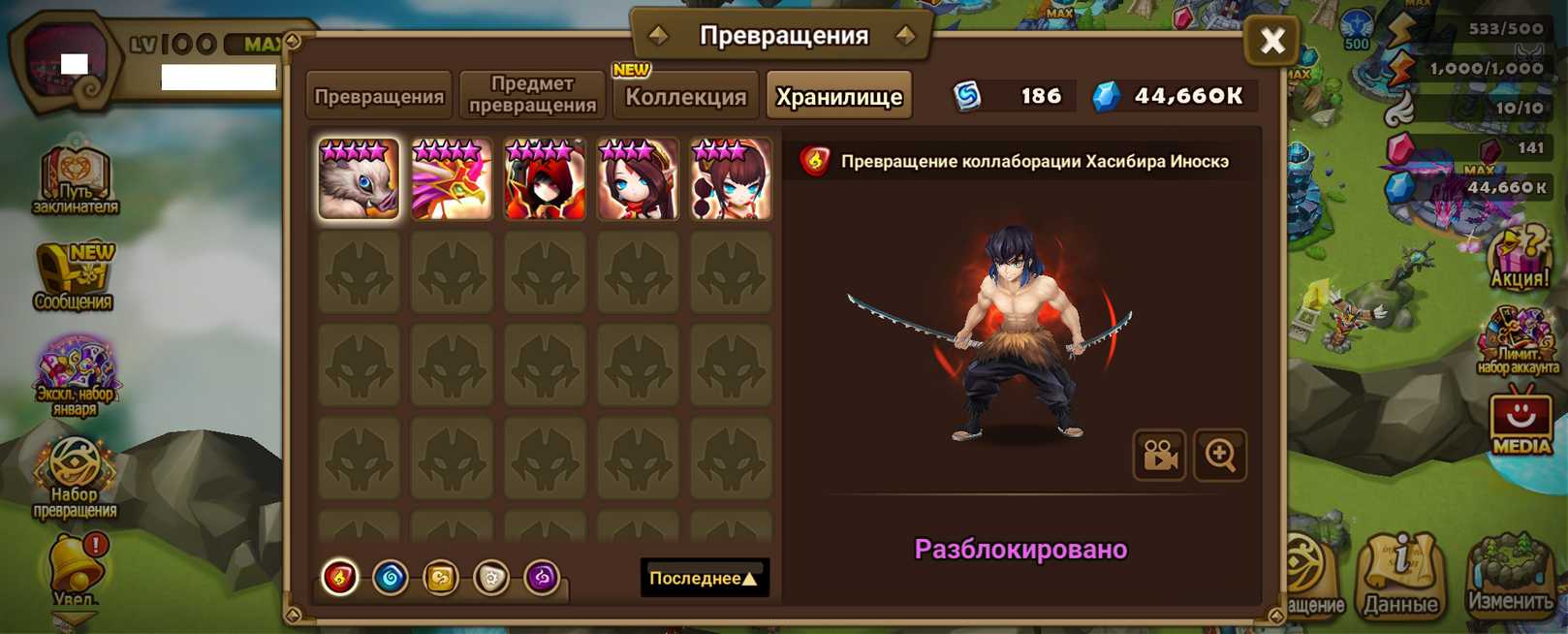1568x634 pixels.
Task: Open the MEDIA button
Action: [1521, 423]
